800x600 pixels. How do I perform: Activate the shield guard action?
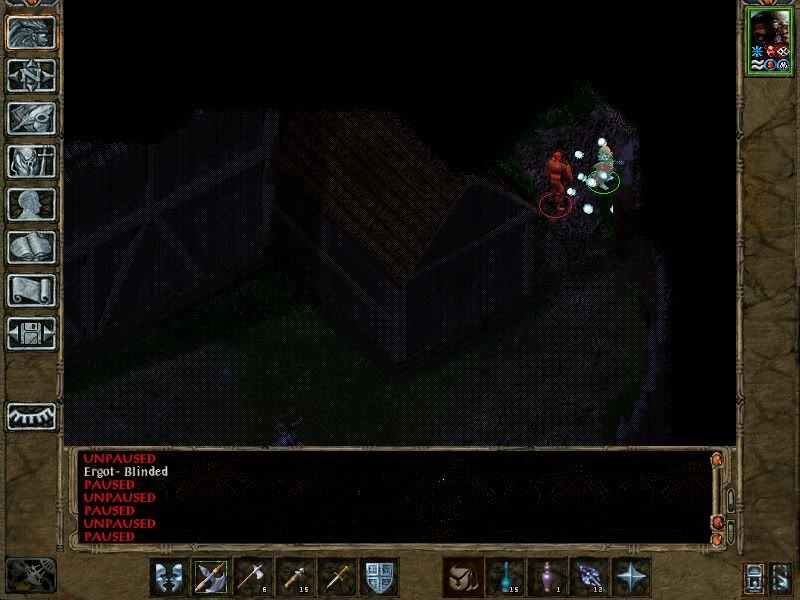[379, 577]
